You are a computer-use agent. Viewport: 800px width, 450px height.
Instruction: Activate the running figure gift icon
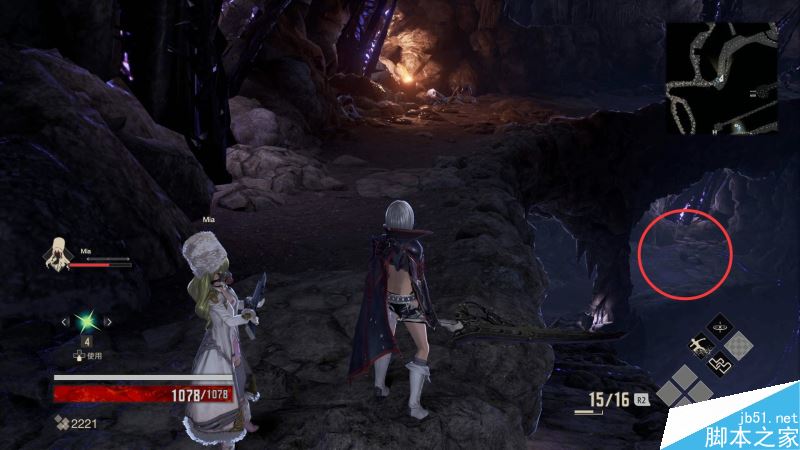[699, 345]
